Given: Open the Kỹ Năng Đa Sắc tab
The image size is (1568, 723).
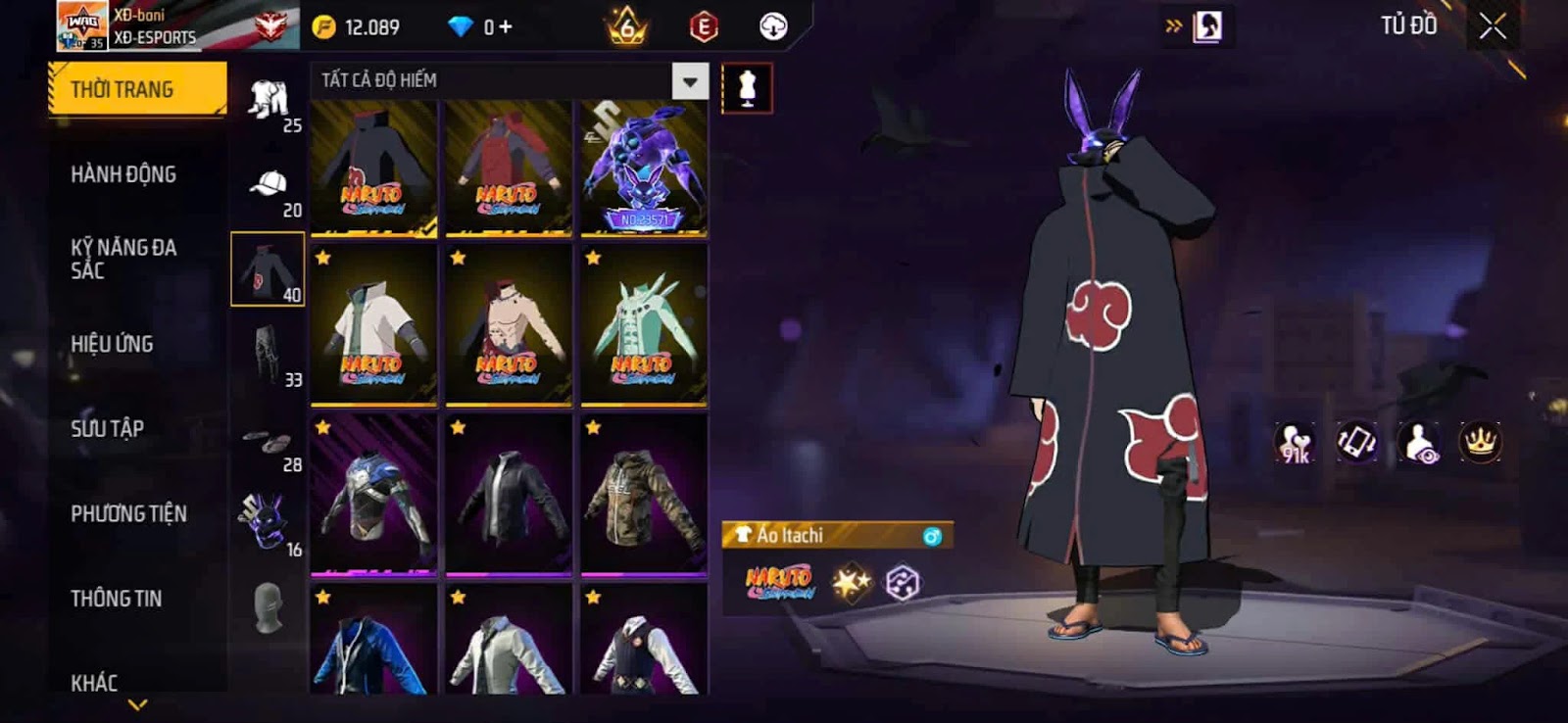Looking at the screenshot, I should (x=123, y=259).
